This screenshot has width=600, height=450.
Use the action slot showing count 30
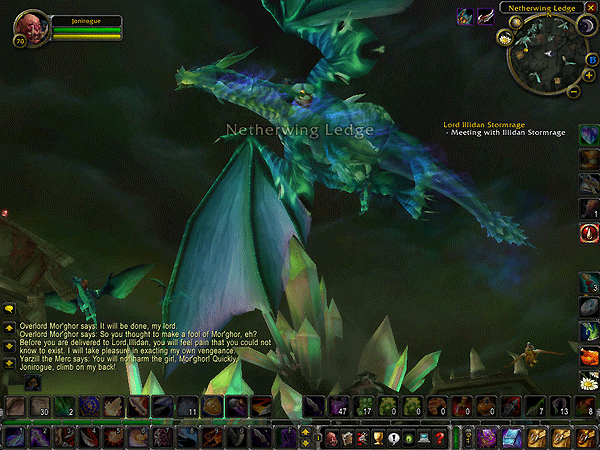(x=38, y=406)
